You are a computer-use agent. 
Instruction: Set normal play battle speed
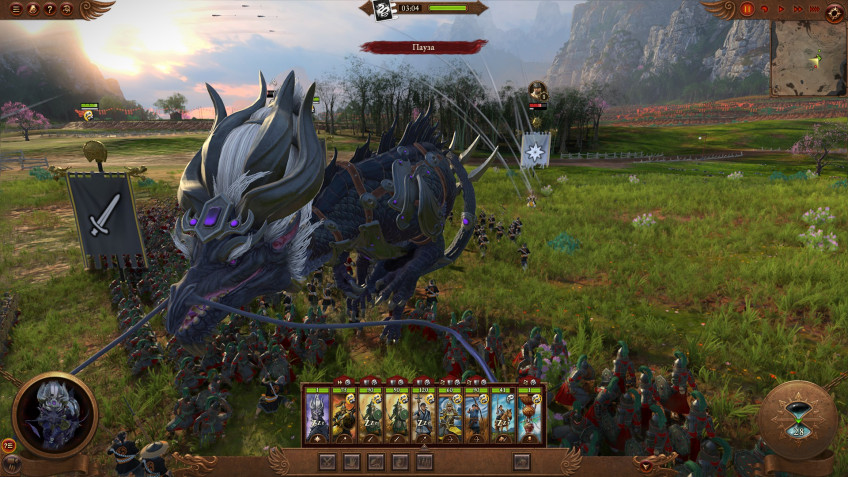point(780,9)
